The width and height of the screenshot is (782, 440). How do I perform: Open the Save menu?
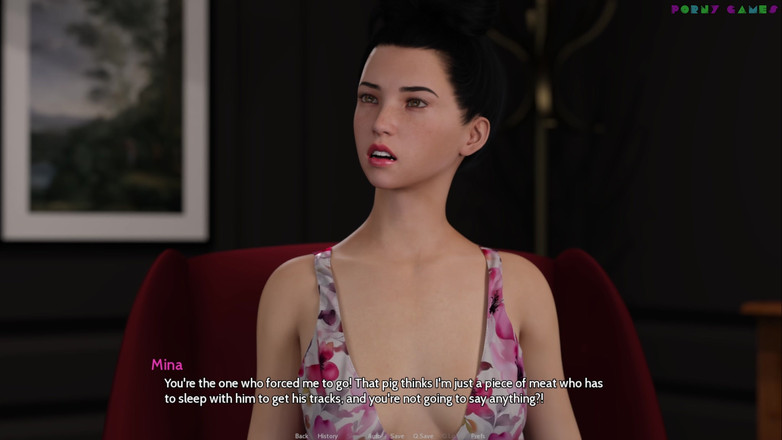(398, 436)
